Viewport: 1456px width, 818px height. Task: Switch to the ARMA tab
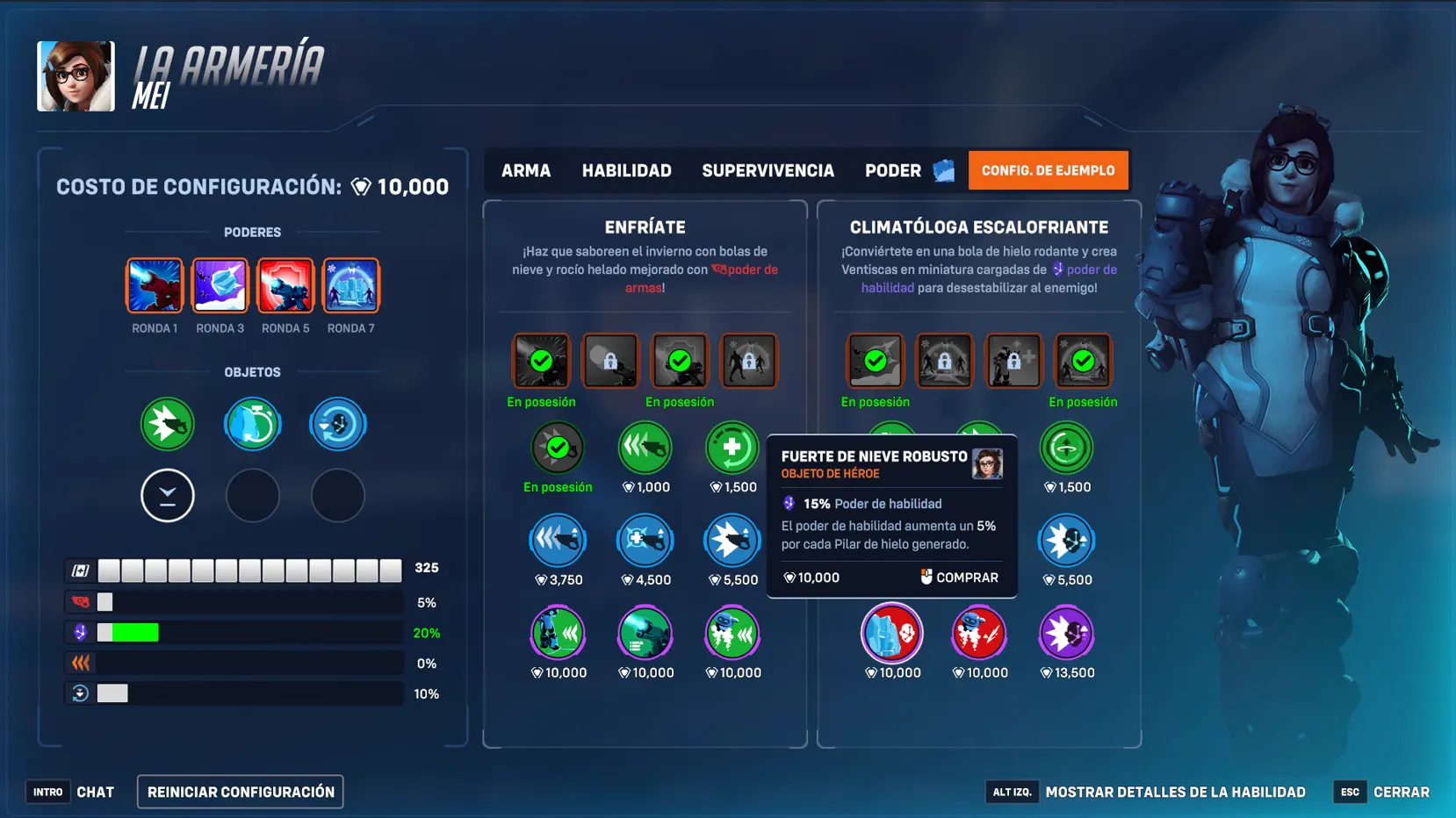coord(525,170)
